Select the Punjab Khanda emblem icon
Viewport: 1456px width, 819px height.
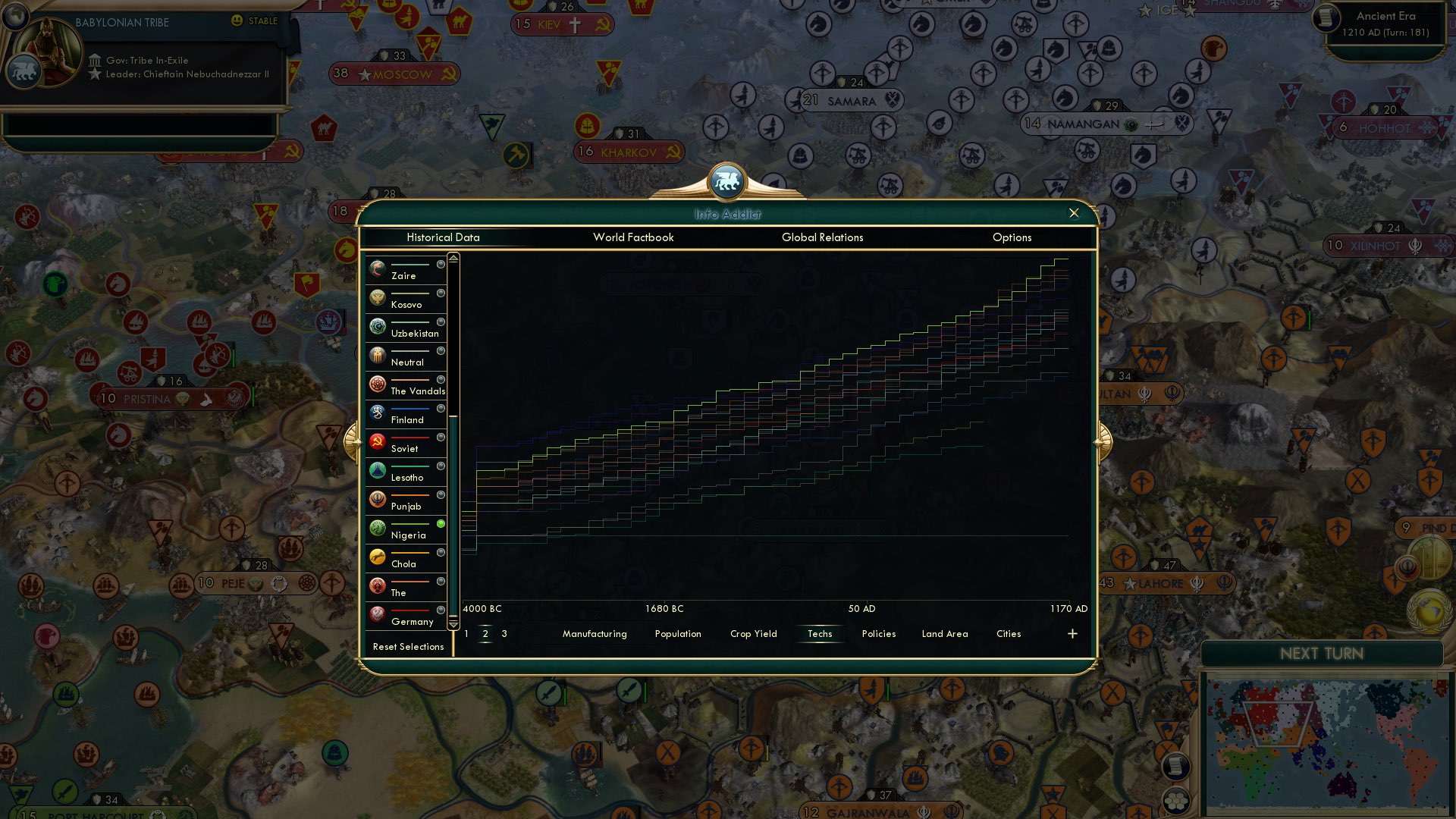(x=377, y=497)
